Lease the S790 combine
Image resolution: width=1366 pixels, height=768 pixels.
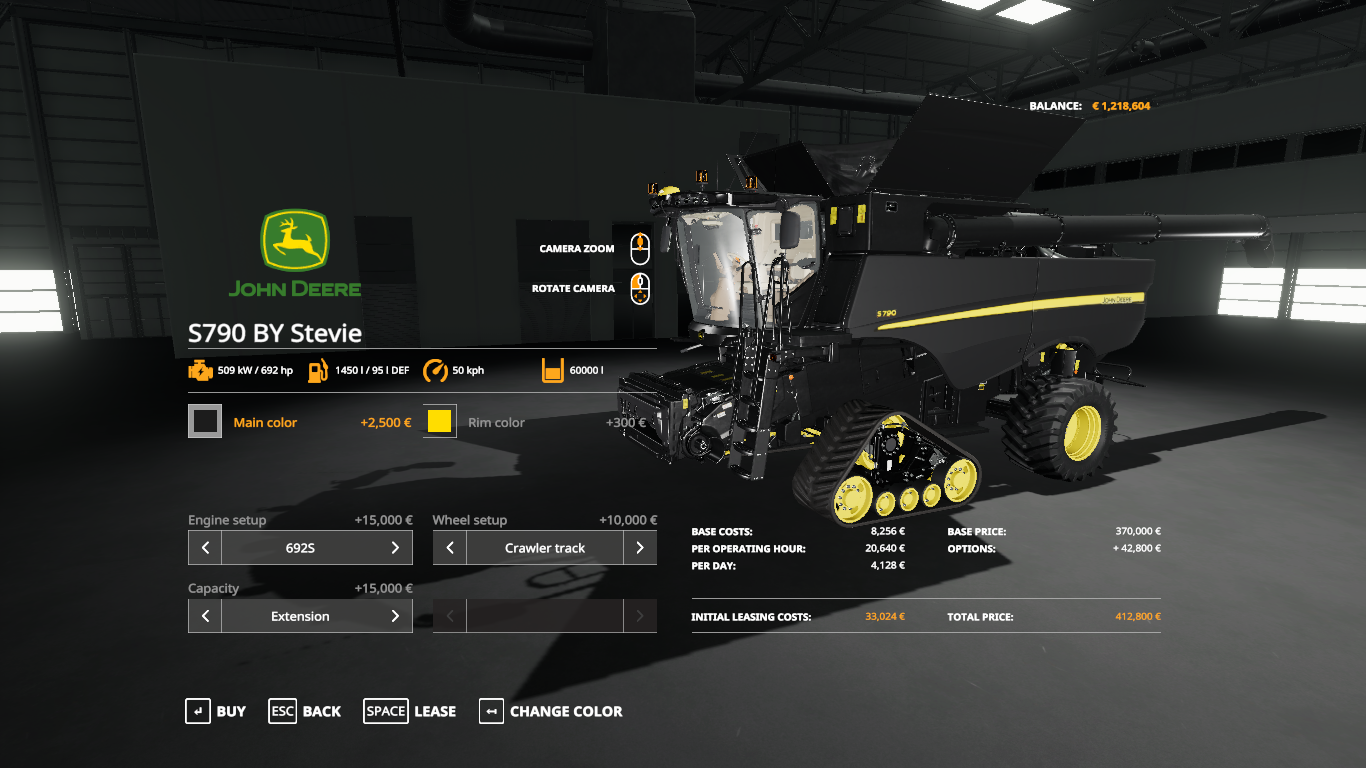pos(410,711)
